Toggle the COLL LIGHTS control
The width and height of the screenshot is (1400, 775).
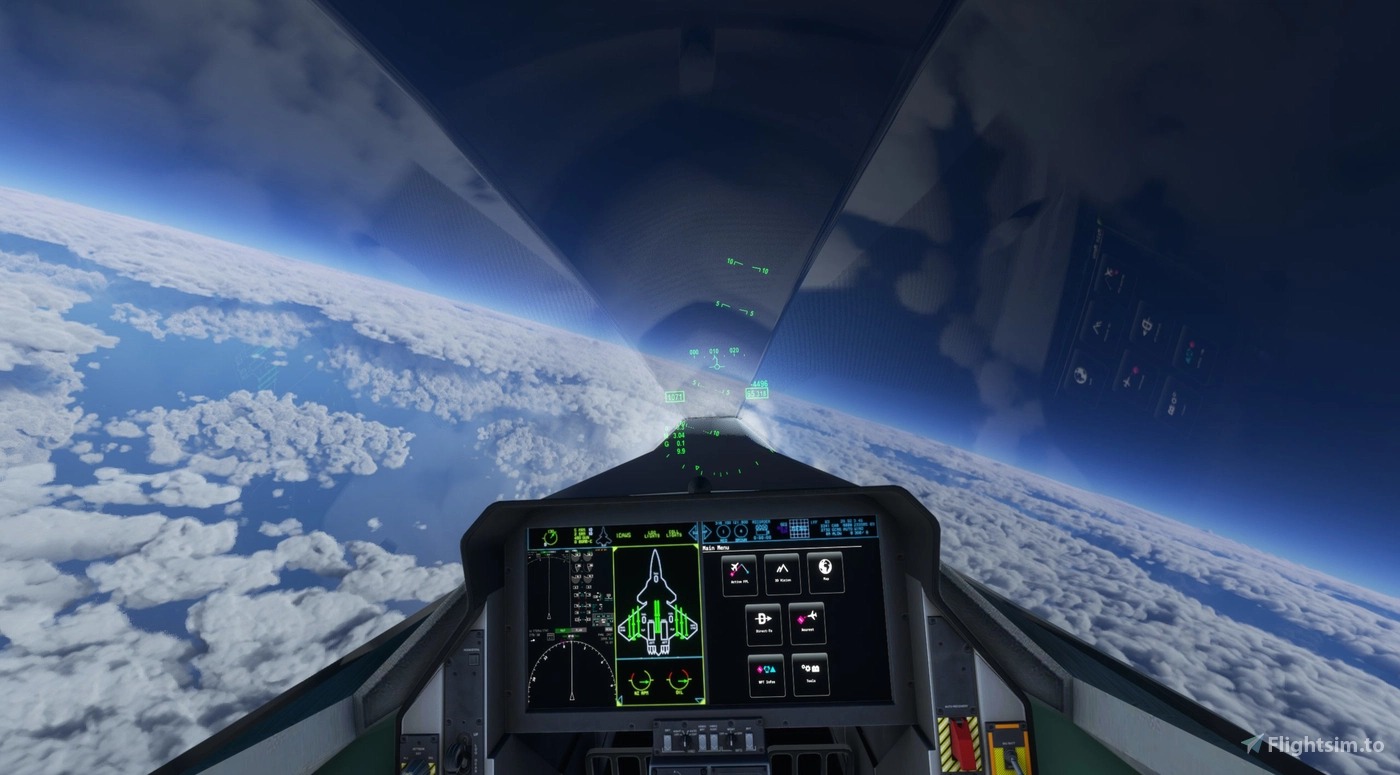pos(673,534)
